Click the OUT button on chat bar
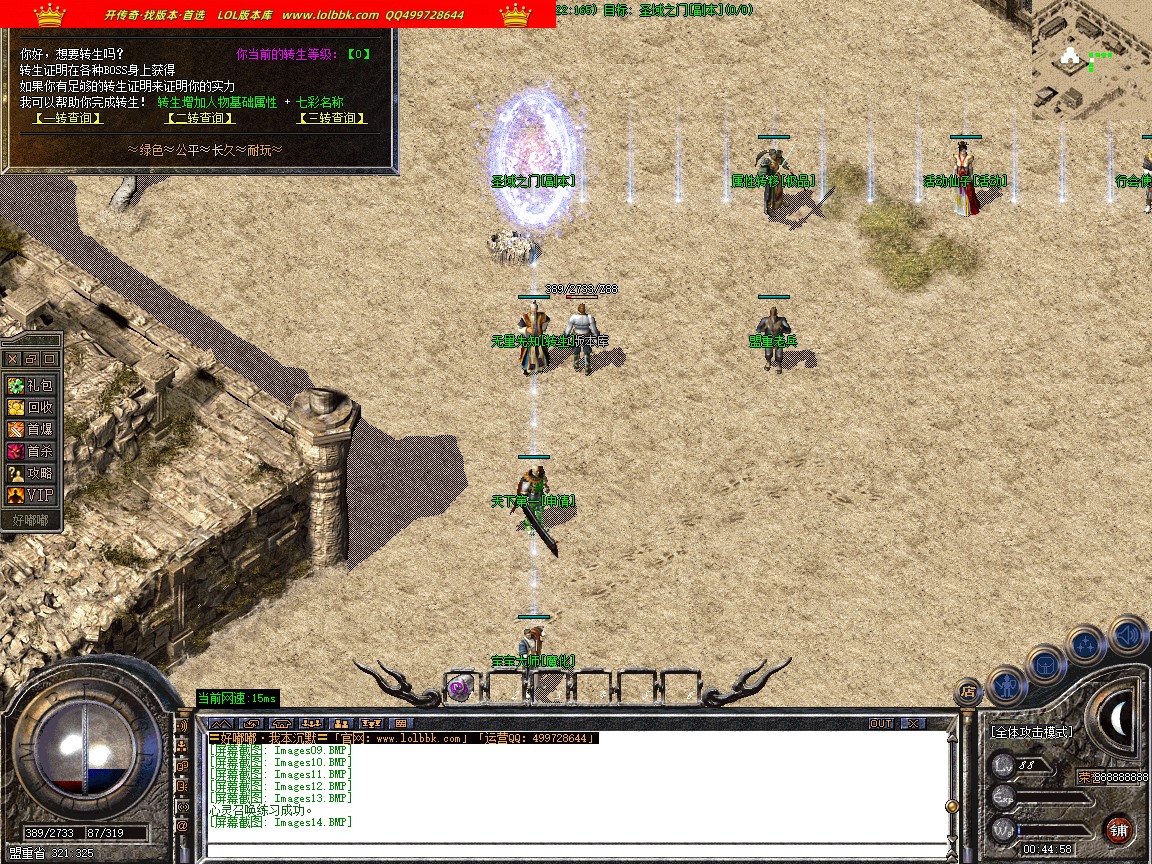The width and height of the screenshot is (1152, 864). point(880,723)
